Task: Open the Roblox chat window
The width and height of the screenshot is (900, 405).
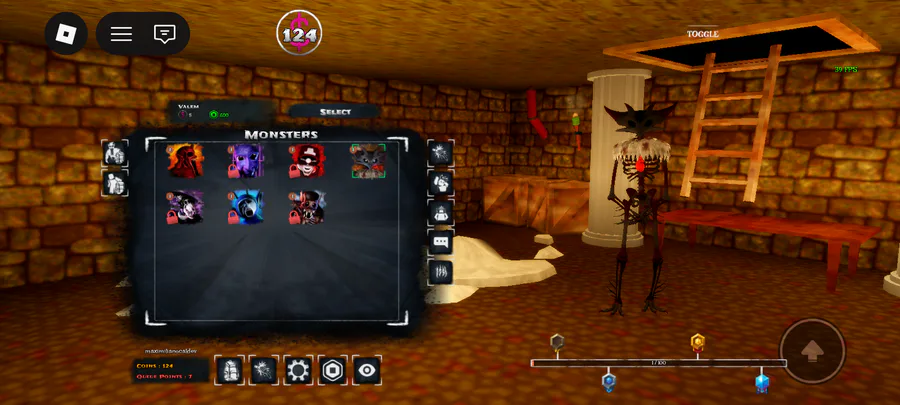Action: [165, 34]
